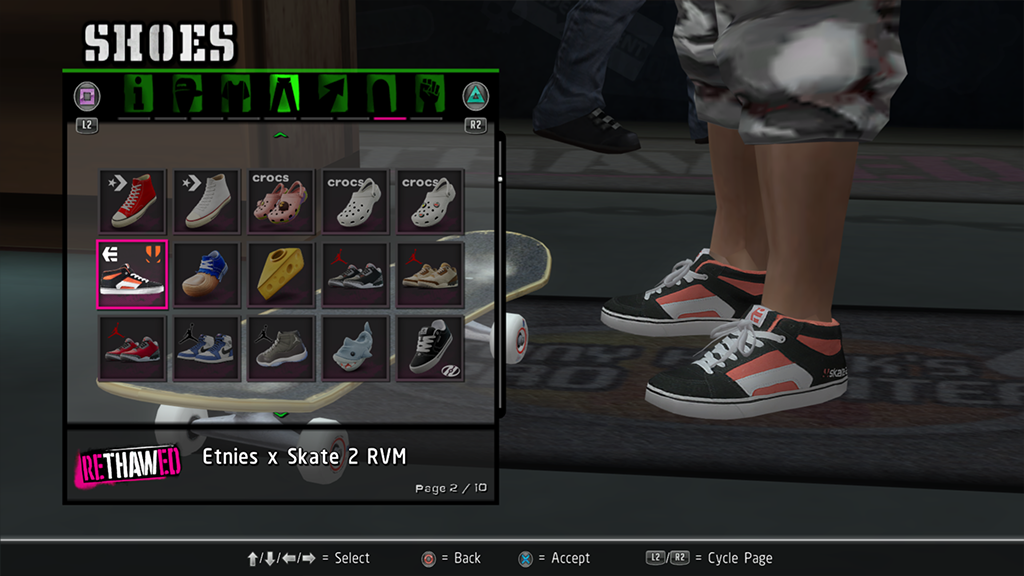The width and height of the screenshot is (1024, 576).
Task: Select the Etnies x Skate 2 RVM shoes
Action: (132, 274)
